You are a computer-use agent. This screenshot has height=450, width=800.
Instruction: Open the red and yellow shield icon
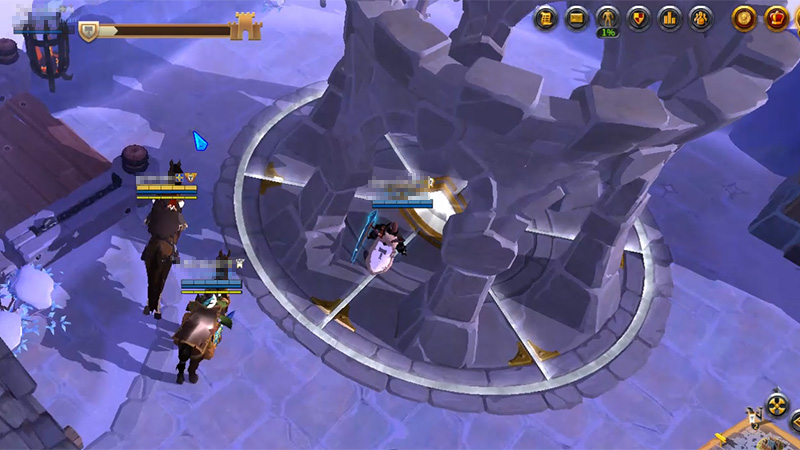638,17
